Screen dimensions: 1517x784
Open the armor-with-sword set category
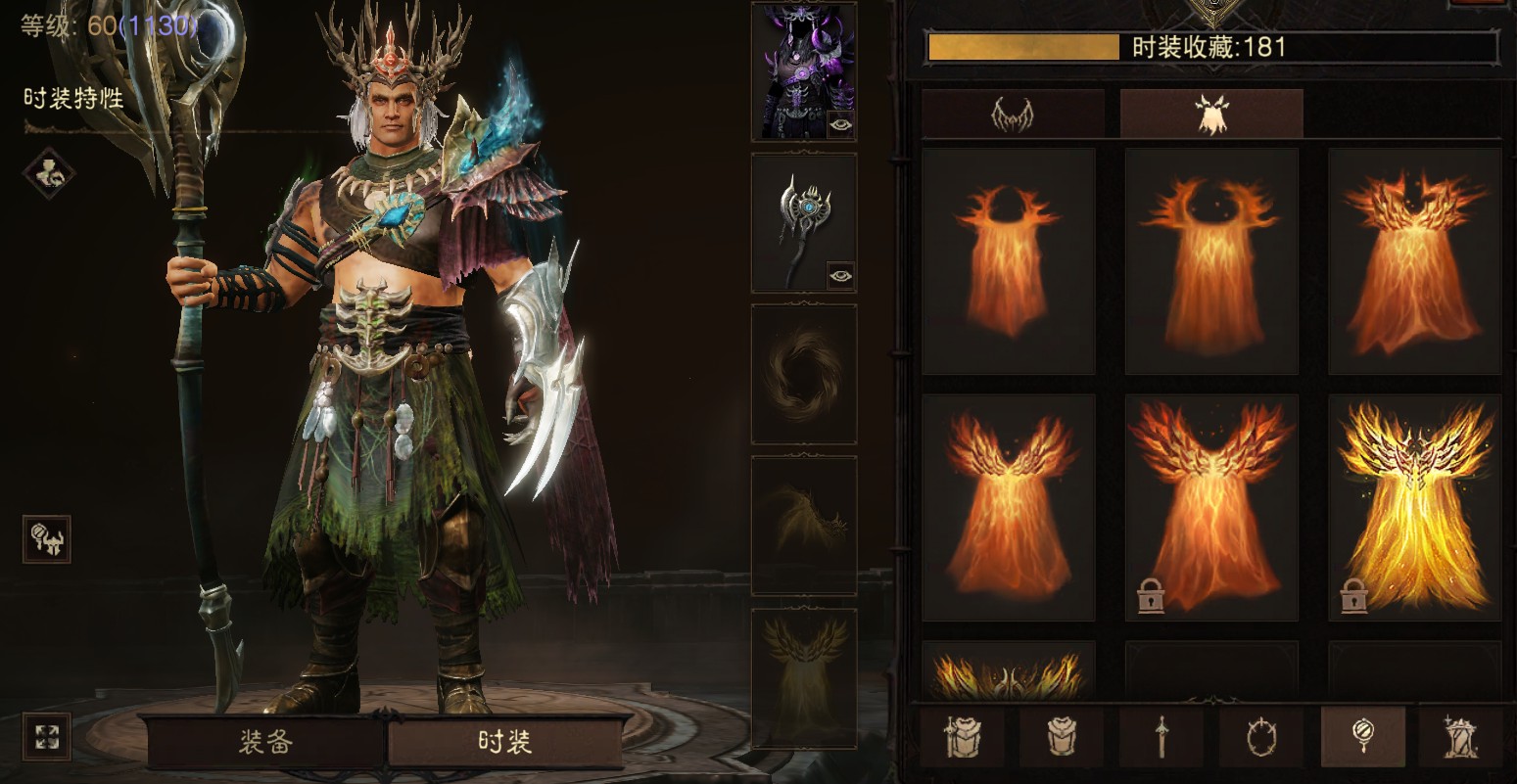coord(962,736)
